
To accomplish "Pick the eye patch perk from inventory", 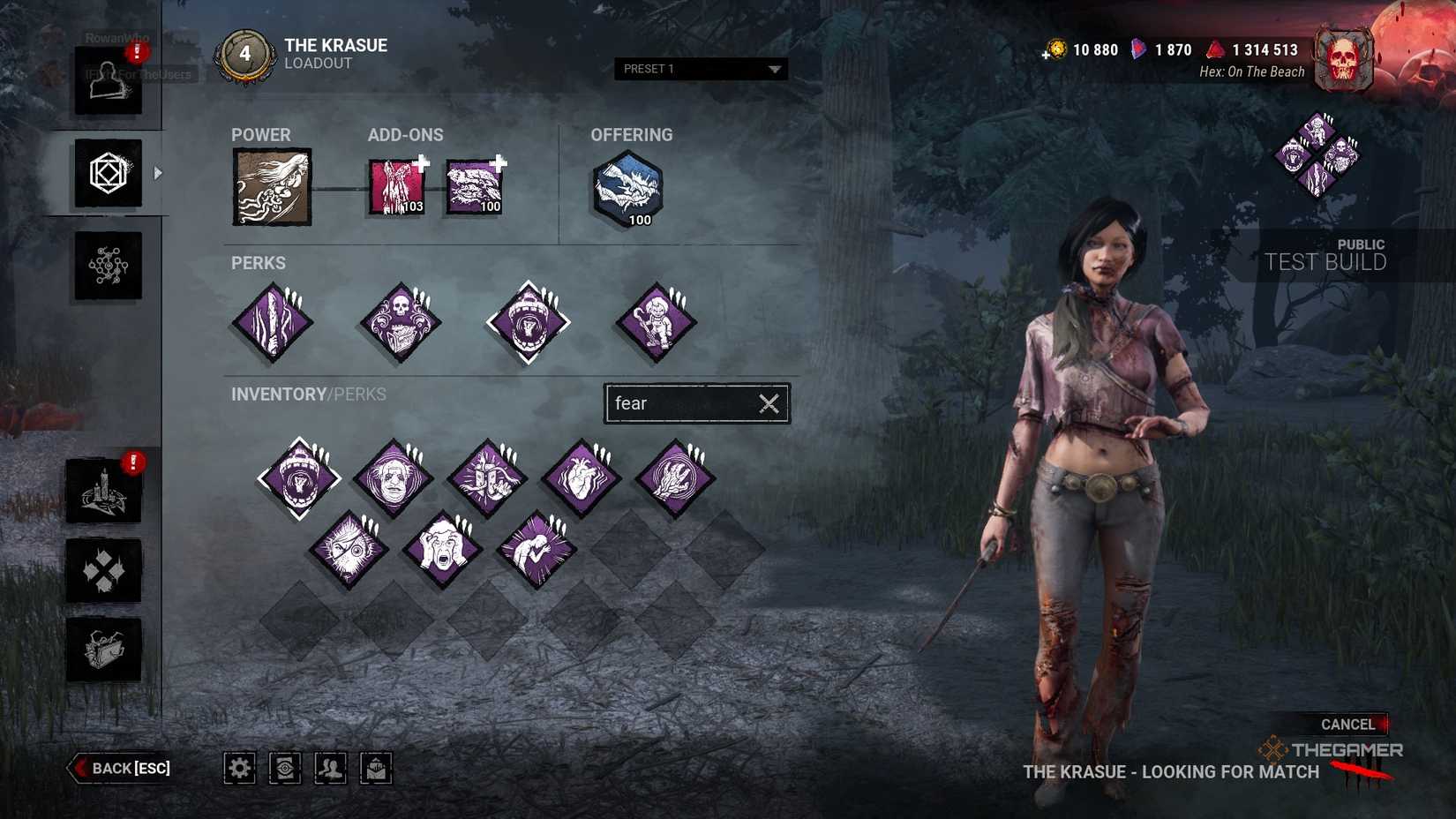I will point(349,551).
